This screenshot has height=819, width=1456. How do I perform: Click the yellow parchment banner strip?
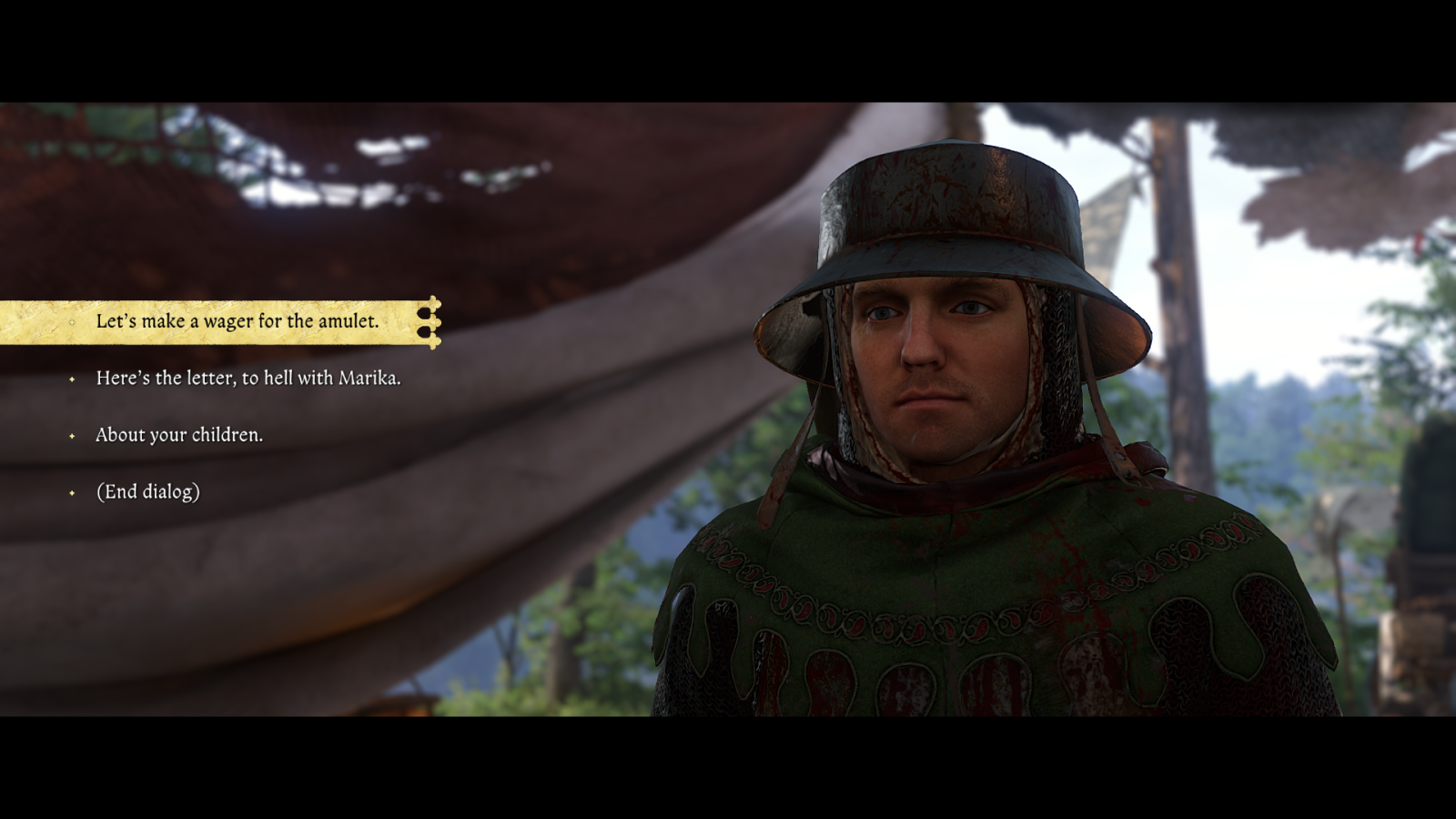pyautogui.click(x=218, y=321)
